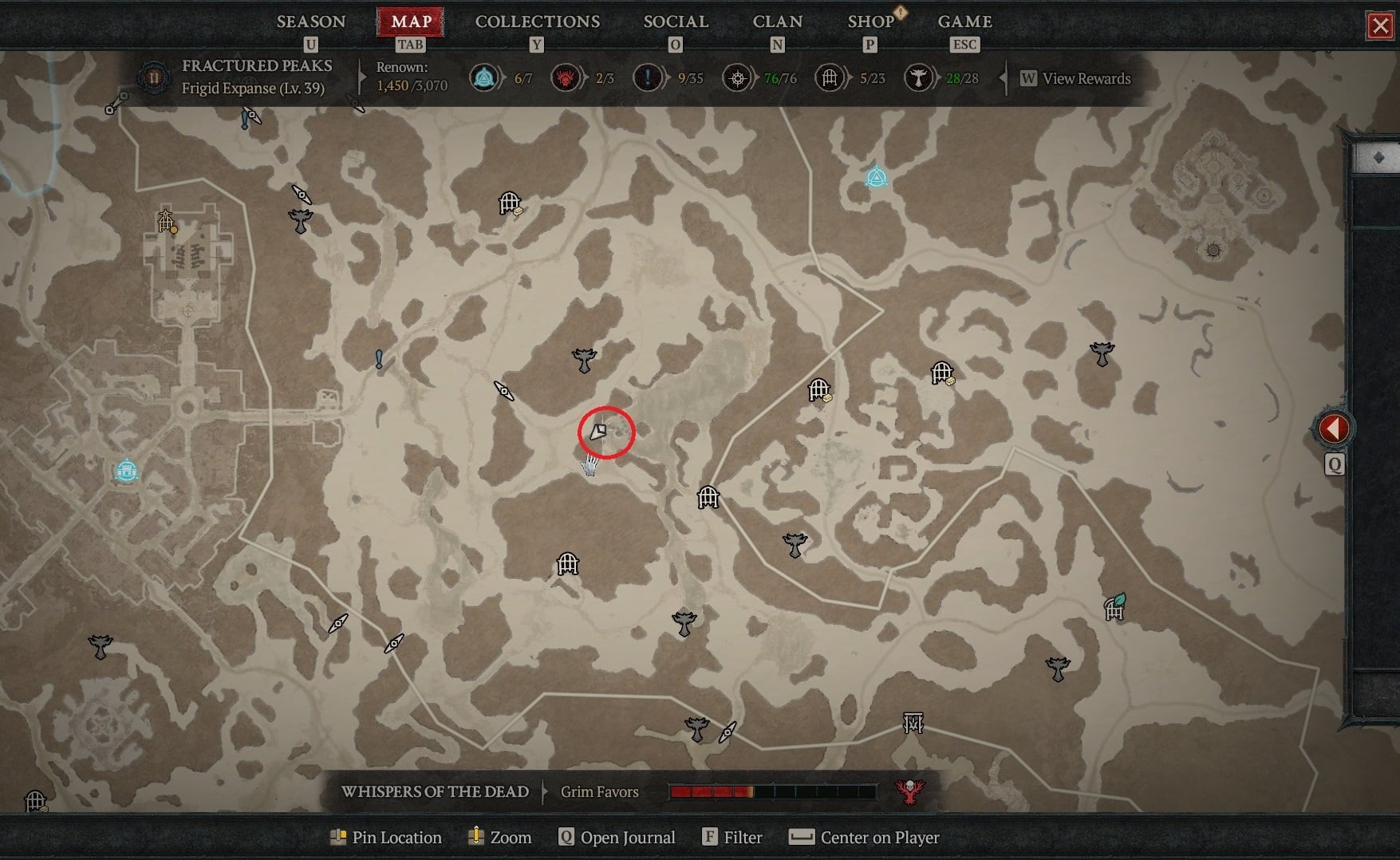
Task: Open the Collections tab
Action: (x=537, y=22)
